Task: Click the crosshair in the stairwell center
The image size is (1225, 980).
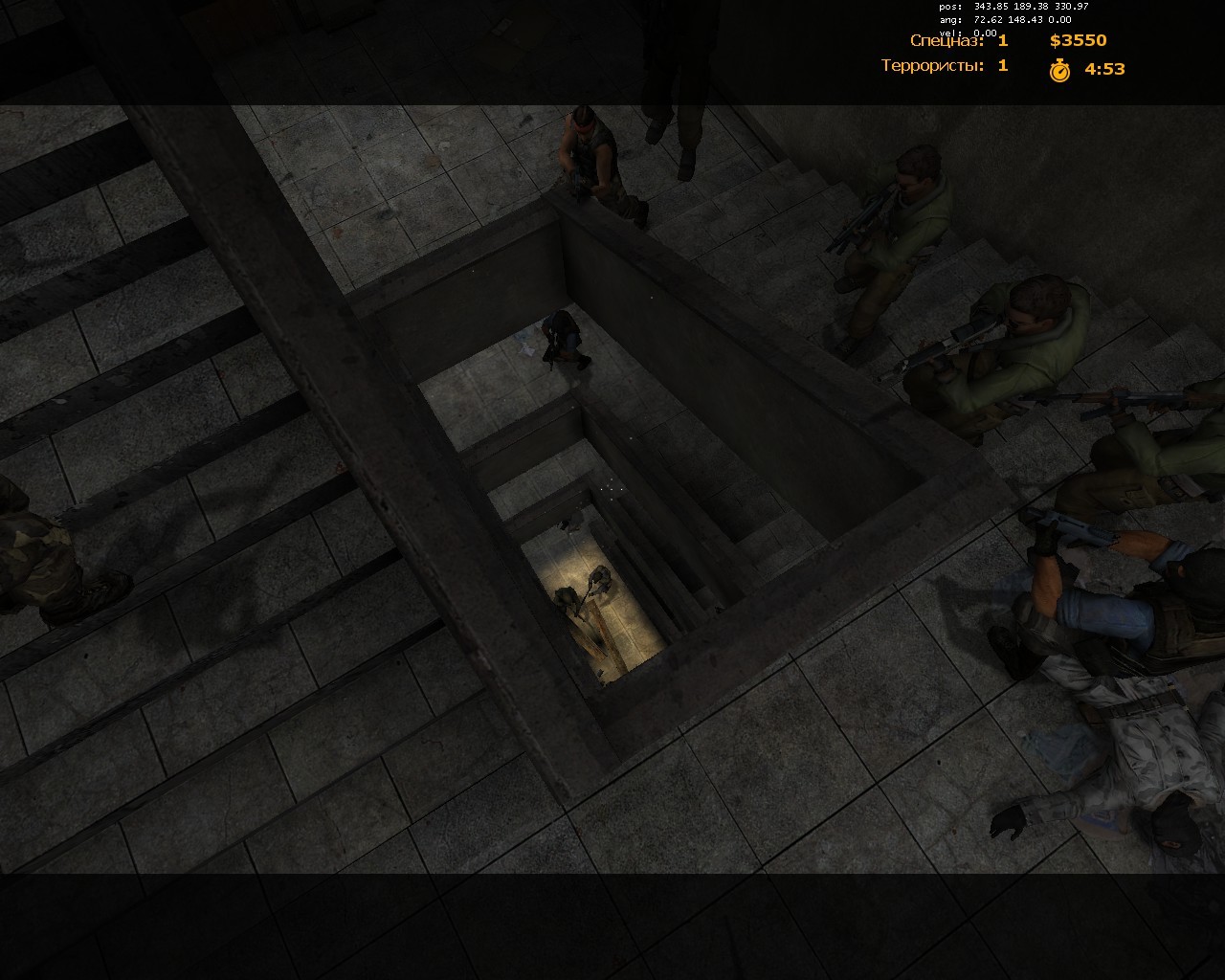Action: click(611, 490)
